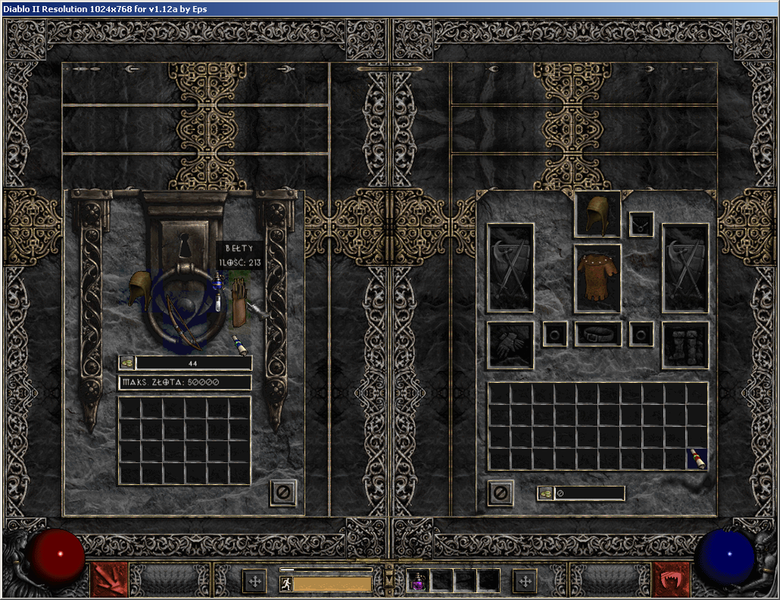The image size is (780, 600).
Task: Click the belt equipment slot
Action: pos(597,334)
